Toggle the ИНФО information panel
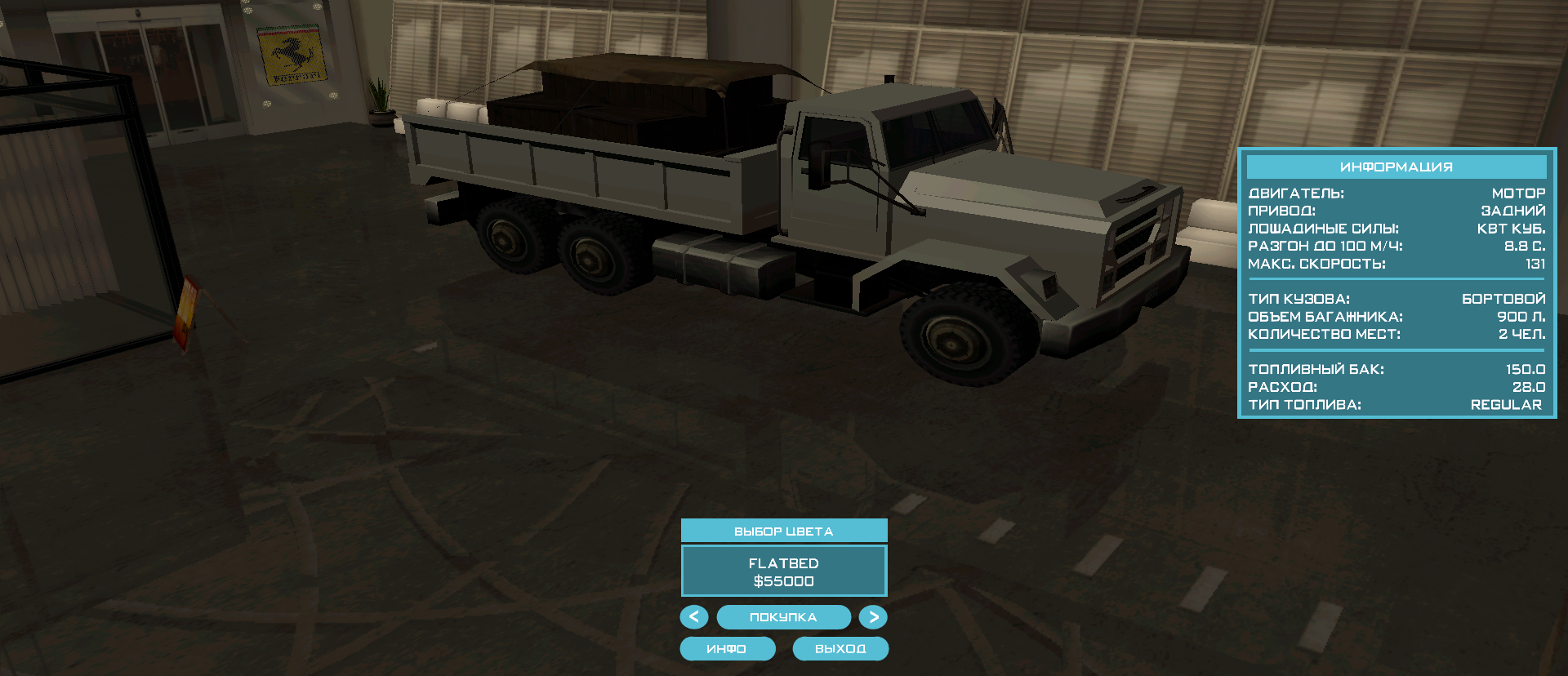The height and width of the screenshot is (676, 1568). (x=727, y=649)
